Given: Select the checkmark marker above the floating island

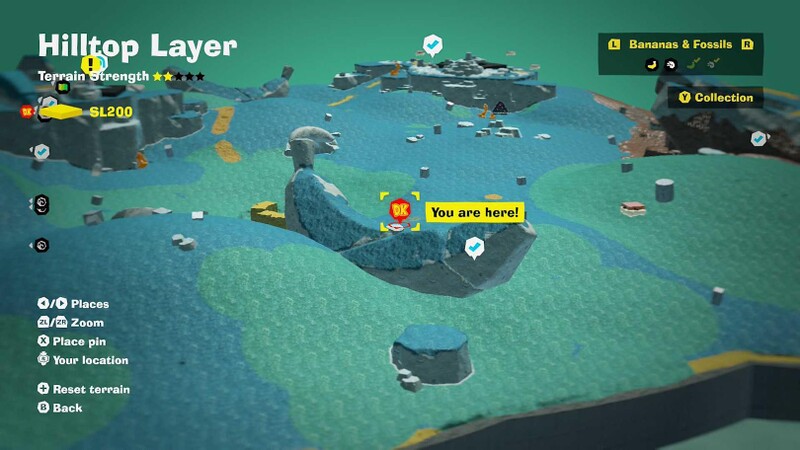Looking at the screenshot, I should (433, 44).
